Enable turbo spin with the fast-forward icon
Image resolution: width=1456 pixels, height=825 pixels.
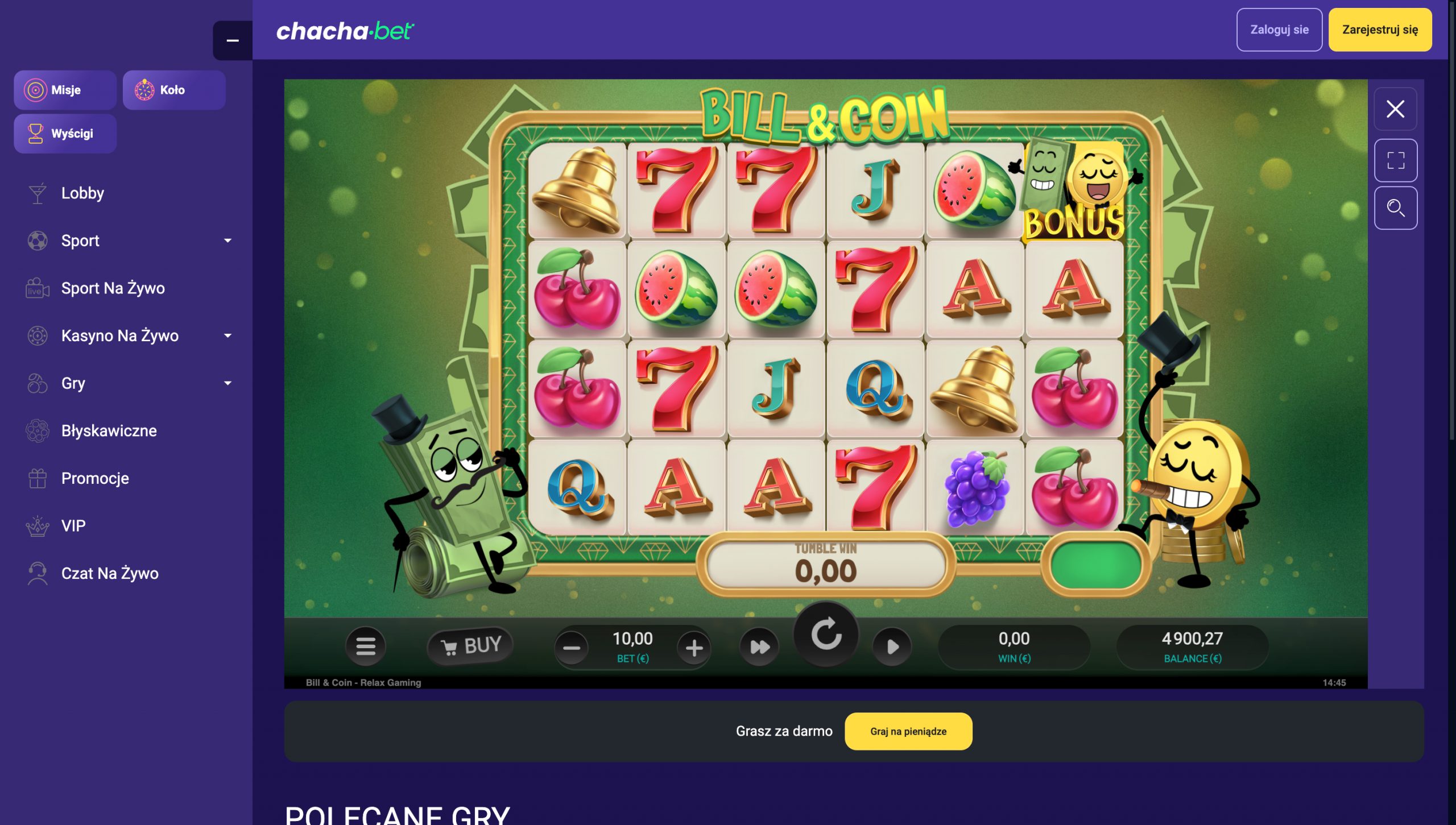759,646
